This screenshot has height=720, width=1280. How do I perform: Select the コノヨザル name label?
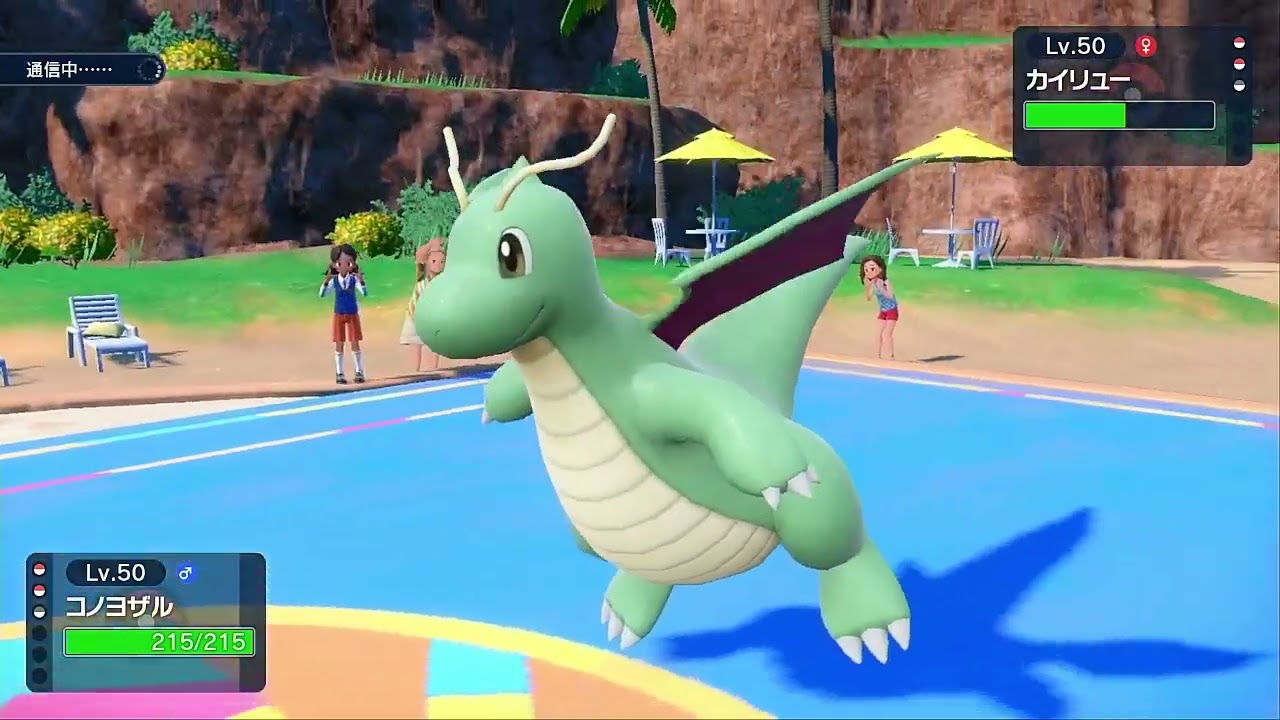[x=118, y=605]
